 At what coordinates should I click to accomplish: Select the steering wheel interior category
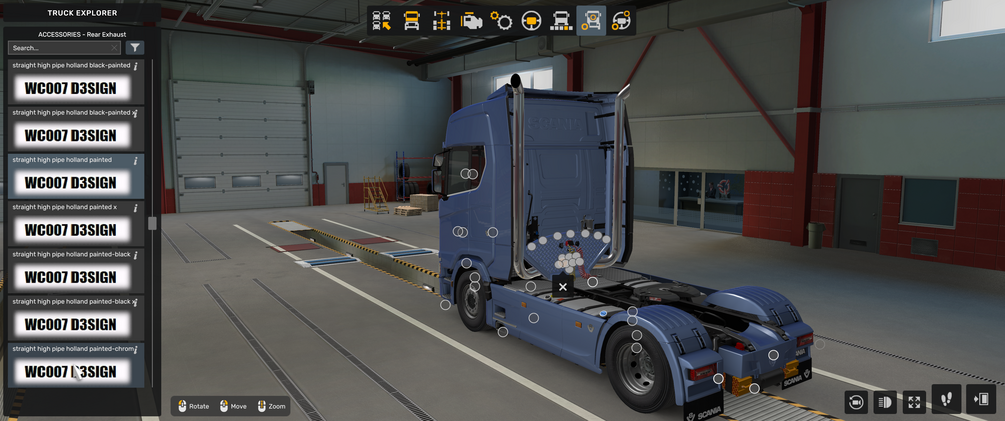(x=531, y=21)
